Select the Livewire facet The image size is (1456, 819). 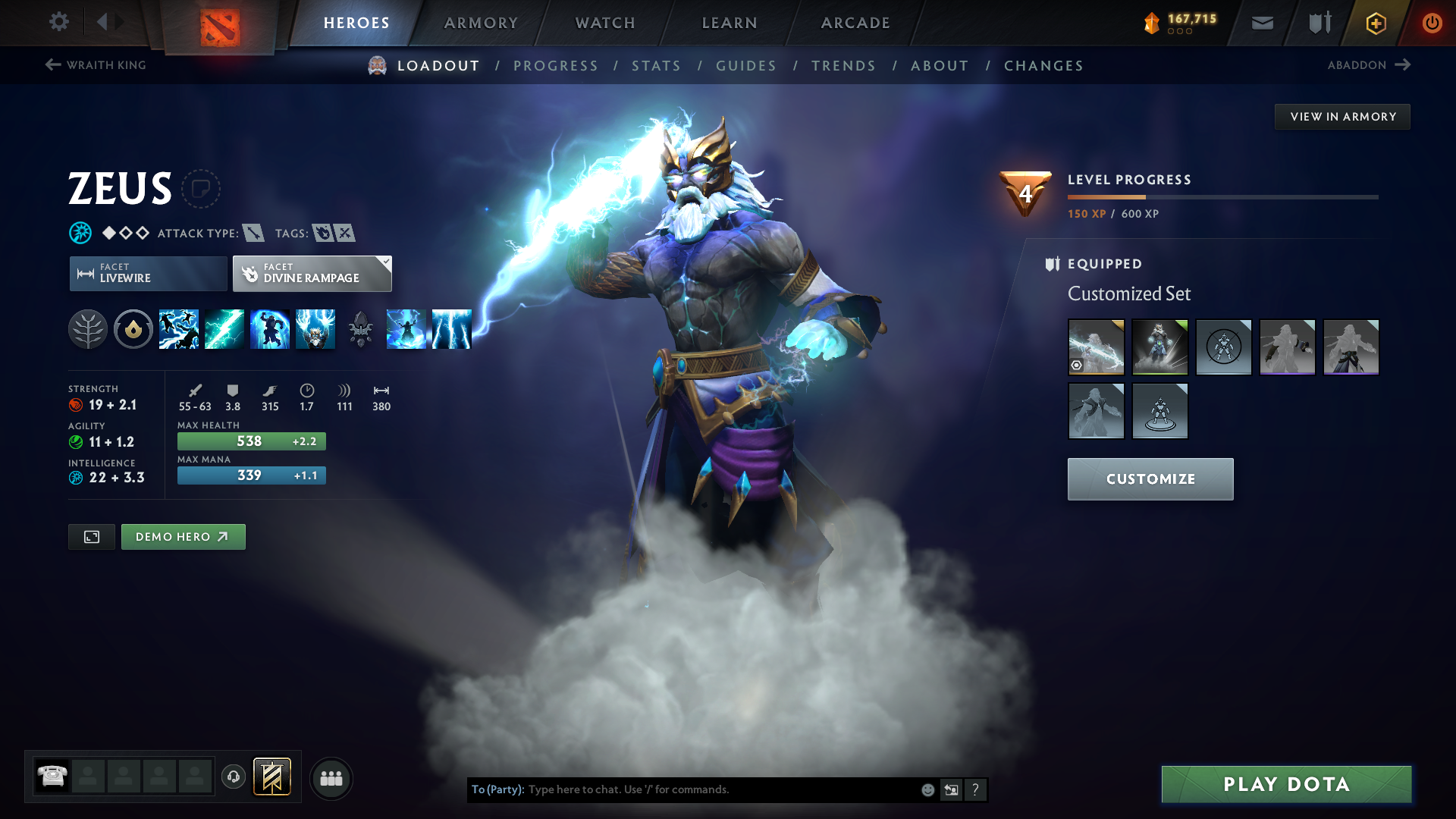click(147, 273)
